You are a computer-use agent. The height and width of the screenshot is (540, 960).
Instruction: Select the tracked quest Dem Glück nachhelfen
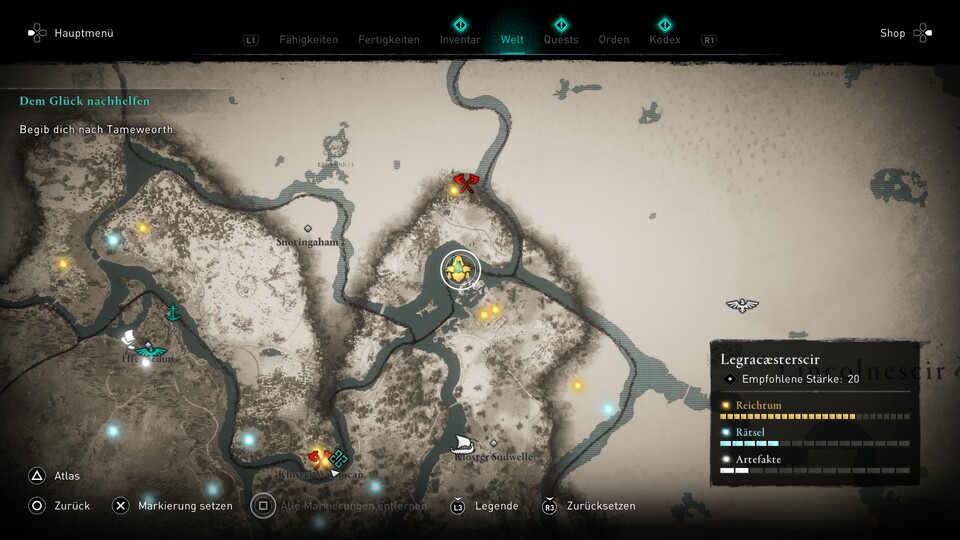84,100
